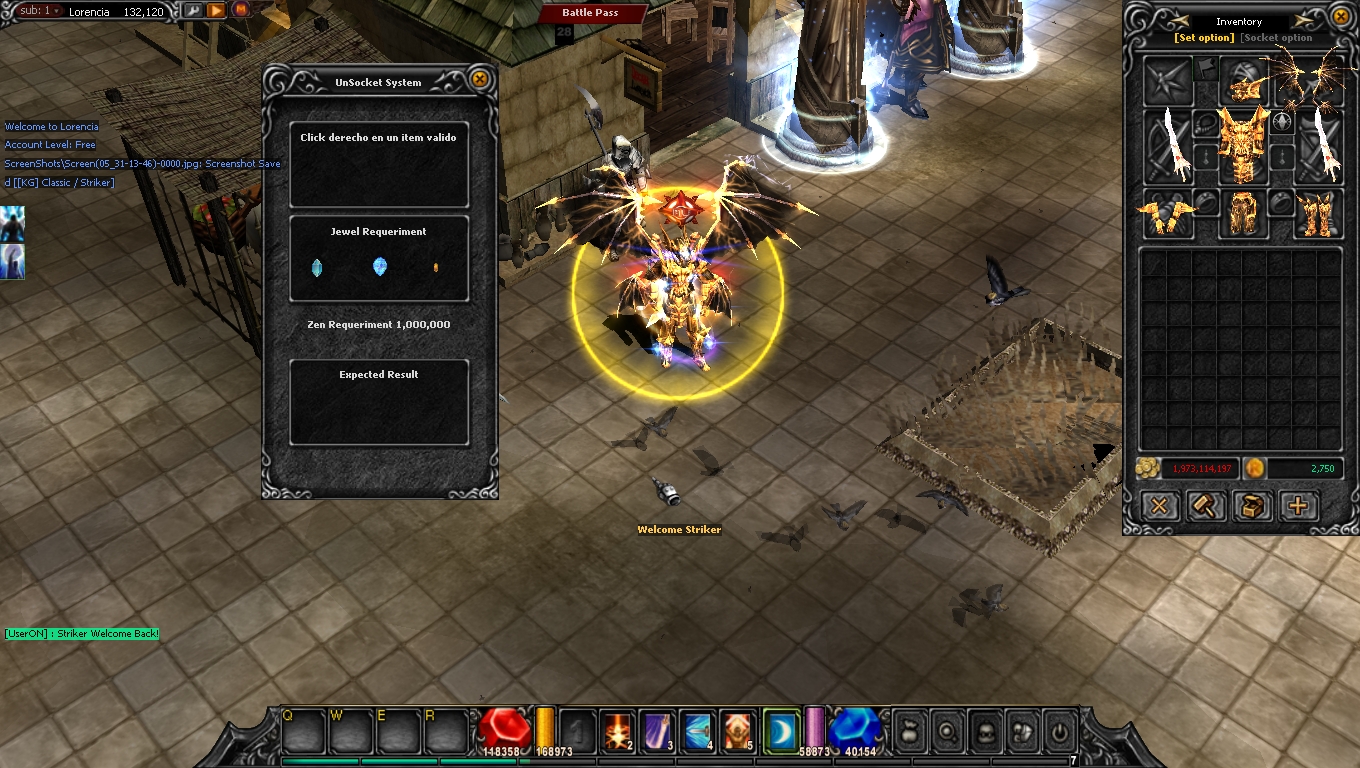Image resolution: width=1360 pixels, height=768 pixels.
Task: Click the hammer button in inventory
Action: (x=1205, y=506)
